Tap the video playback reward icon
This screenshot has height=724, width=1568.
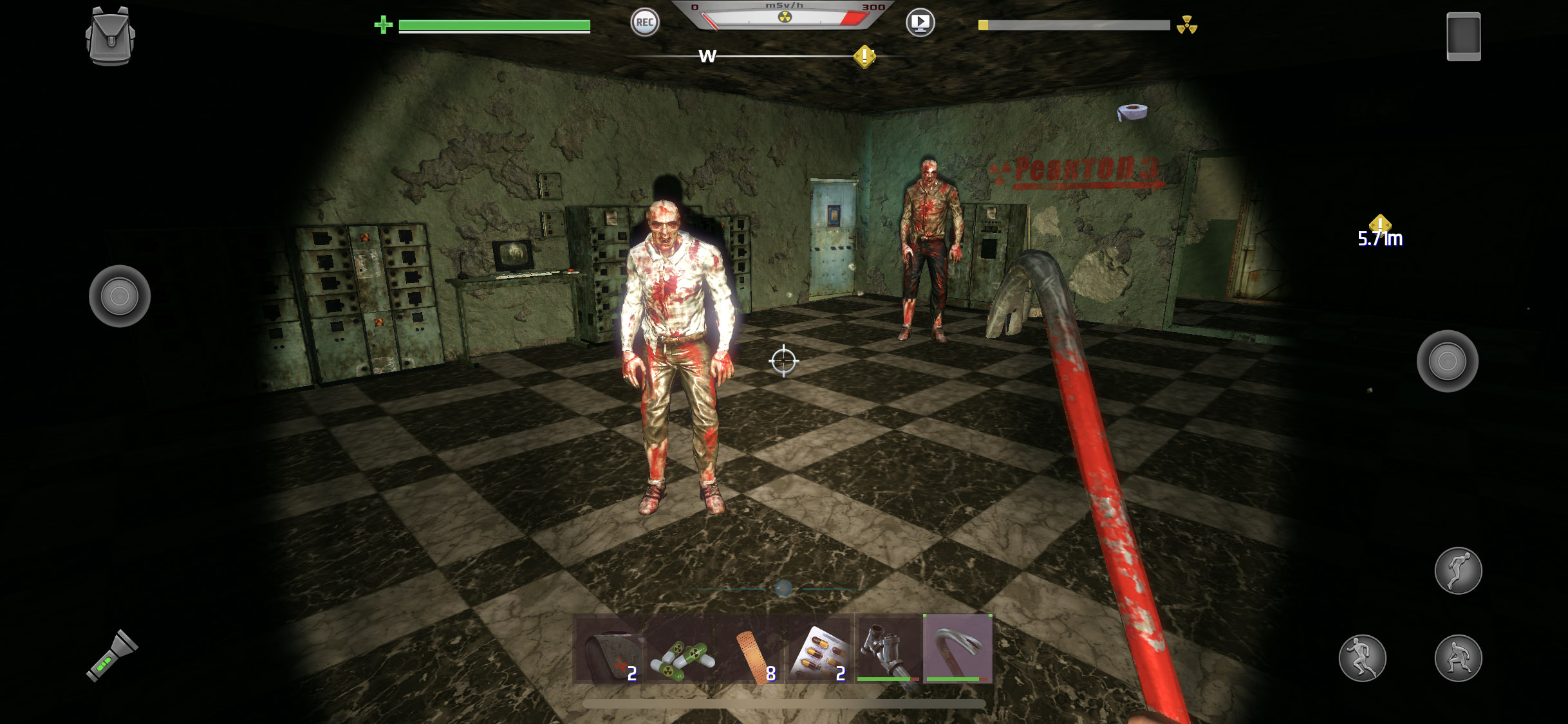click(x=920, y=22)
